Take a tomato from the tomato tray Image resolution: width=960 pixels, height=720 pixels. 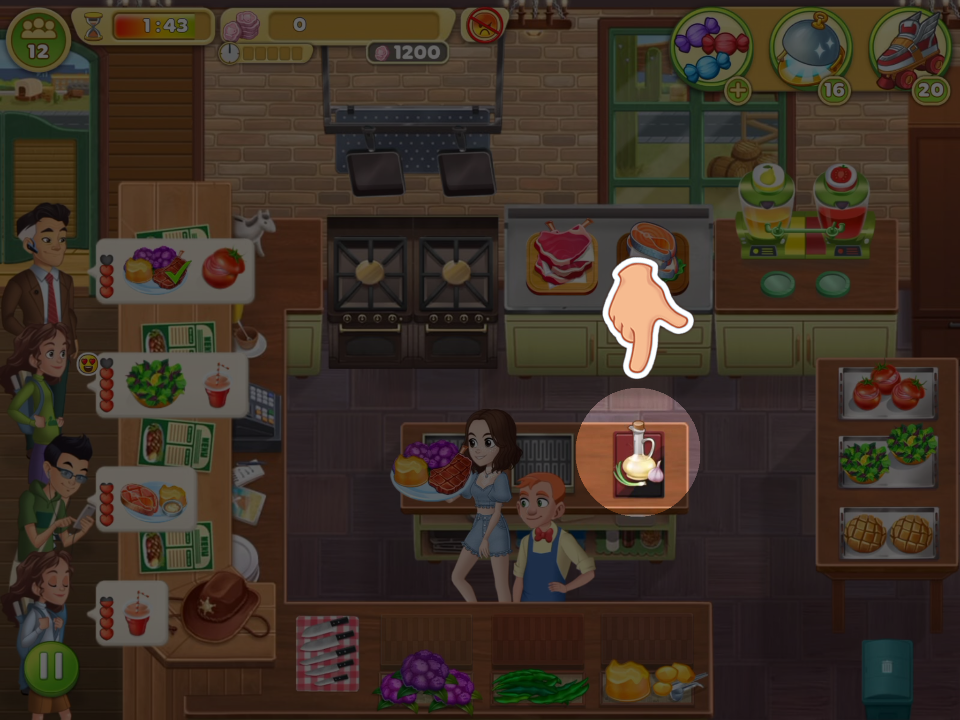pos(888,391)
